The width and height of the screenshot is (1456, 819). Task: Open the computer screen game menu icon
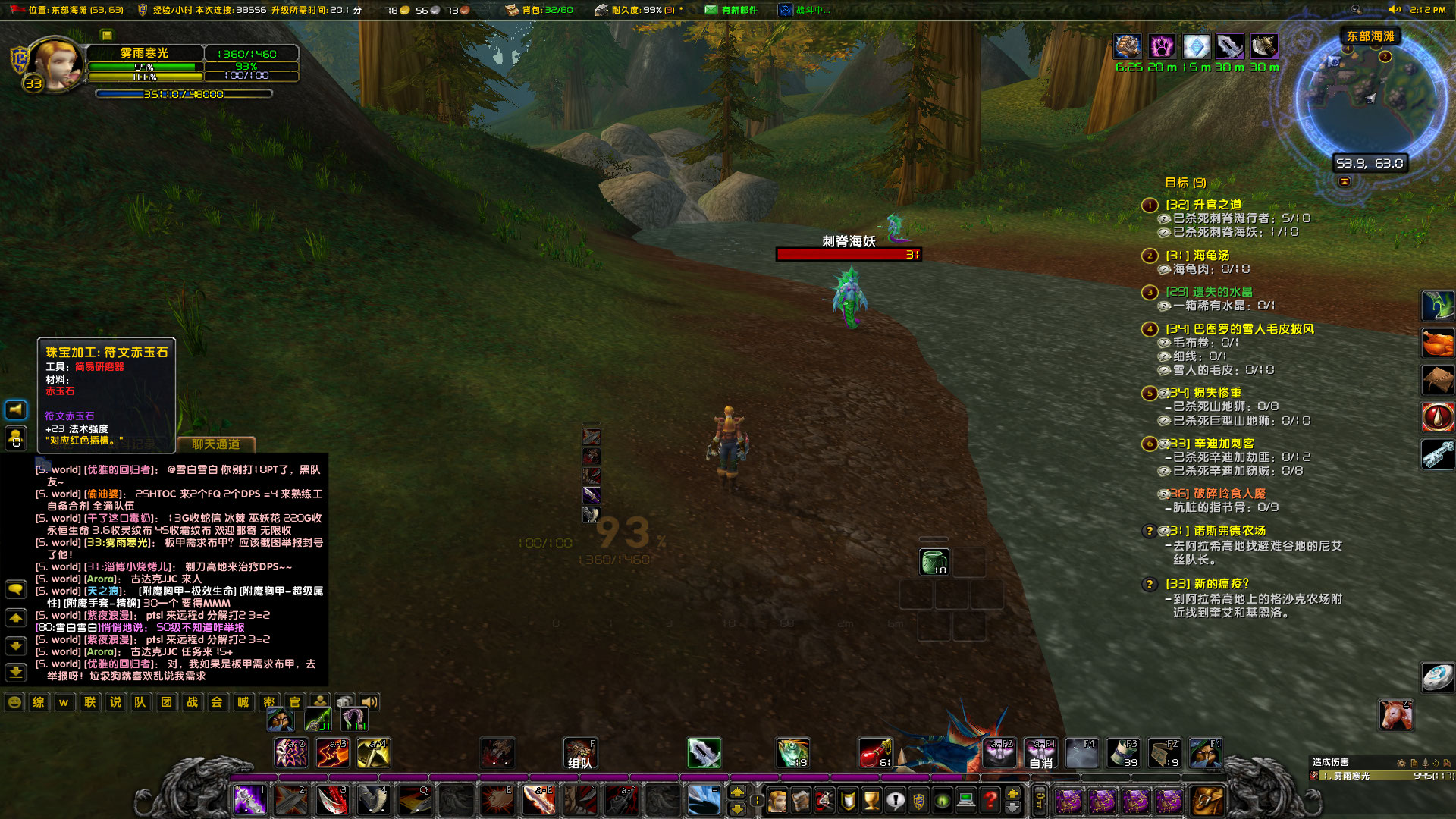tap(966, 802)
